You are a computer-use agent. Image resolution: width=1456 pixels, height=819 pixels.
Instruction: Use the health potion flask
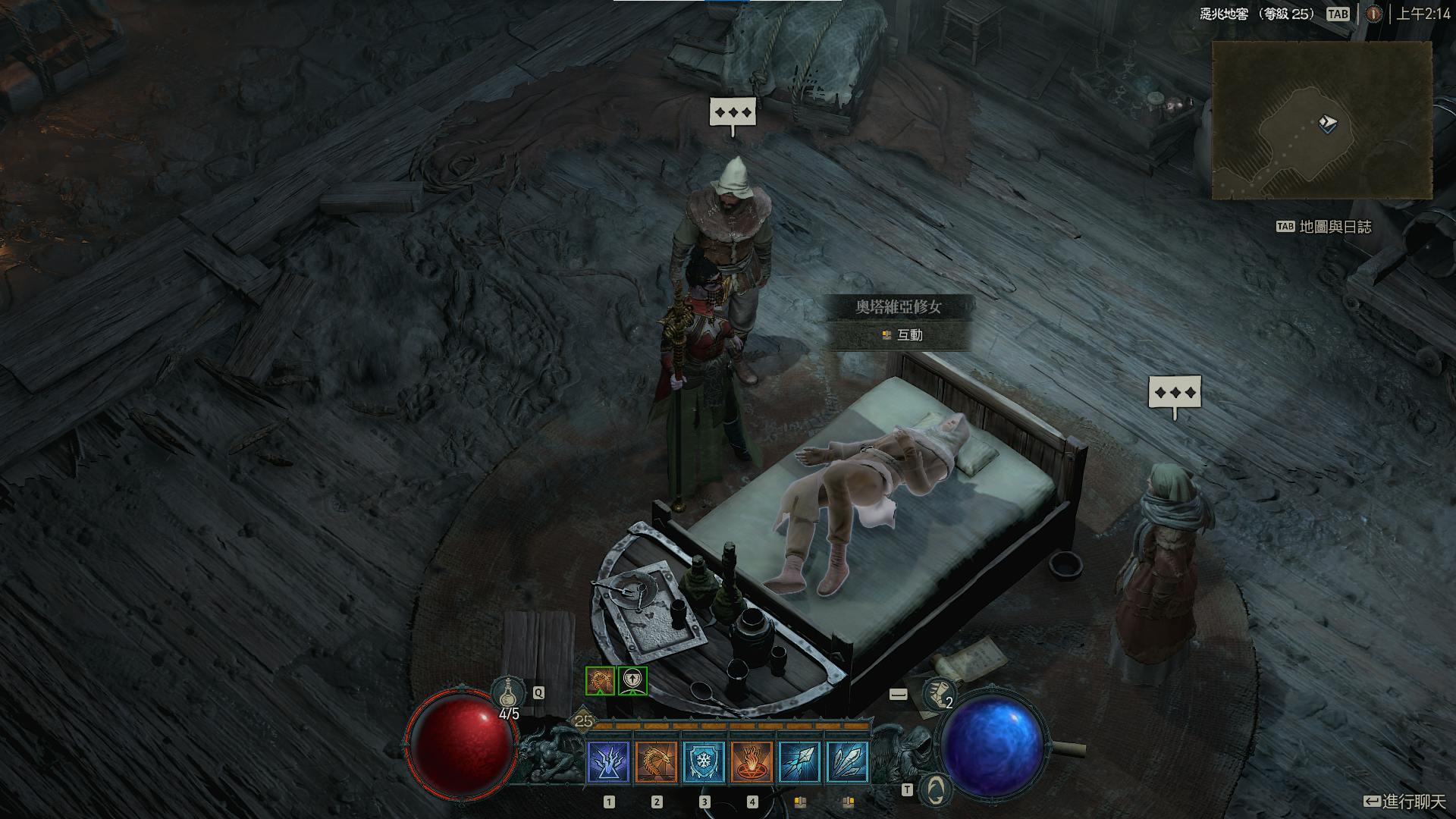click(507, 692)
